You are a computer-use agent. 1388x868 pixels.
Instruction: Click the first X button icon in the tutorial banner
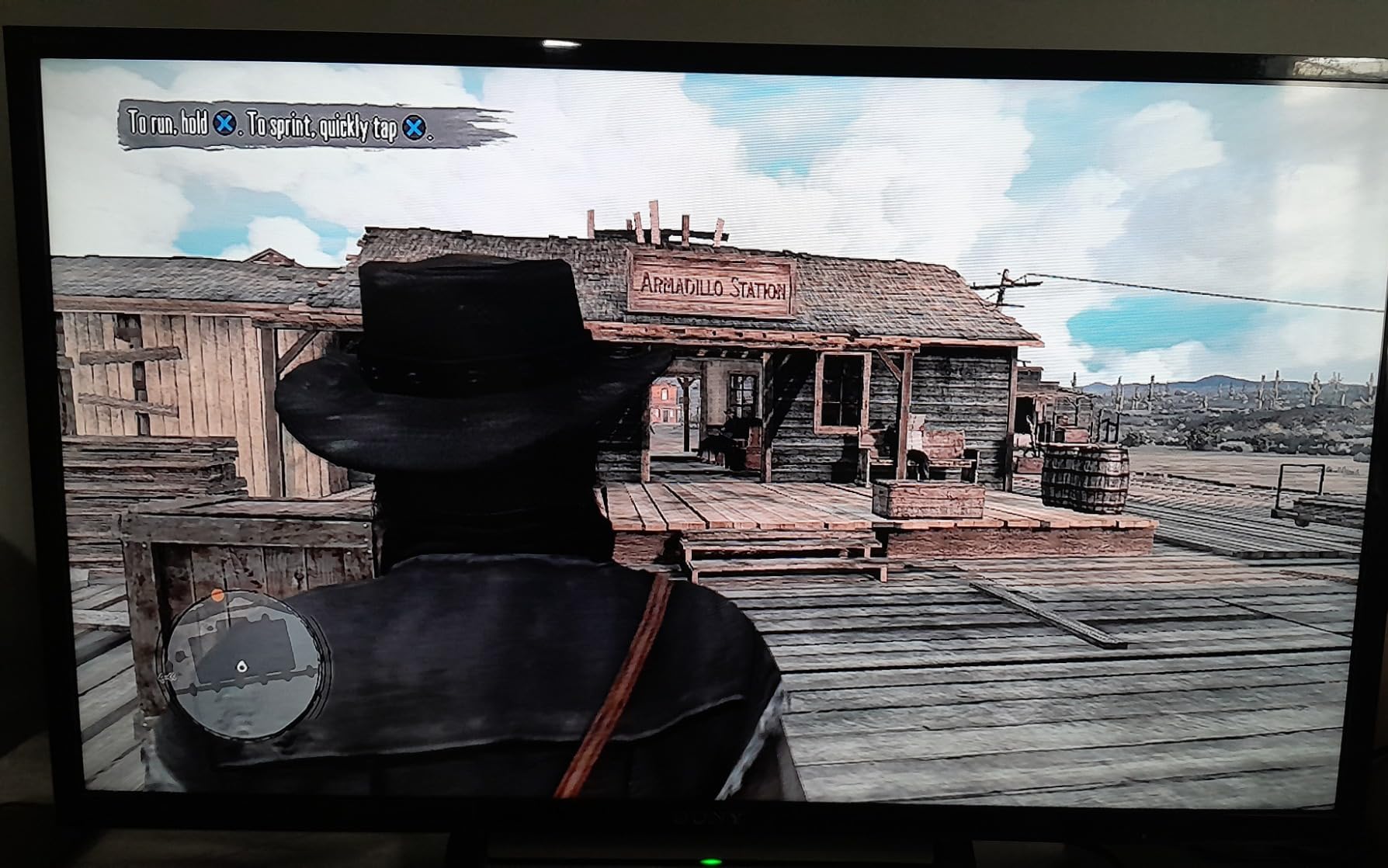[x=225, y=123]
